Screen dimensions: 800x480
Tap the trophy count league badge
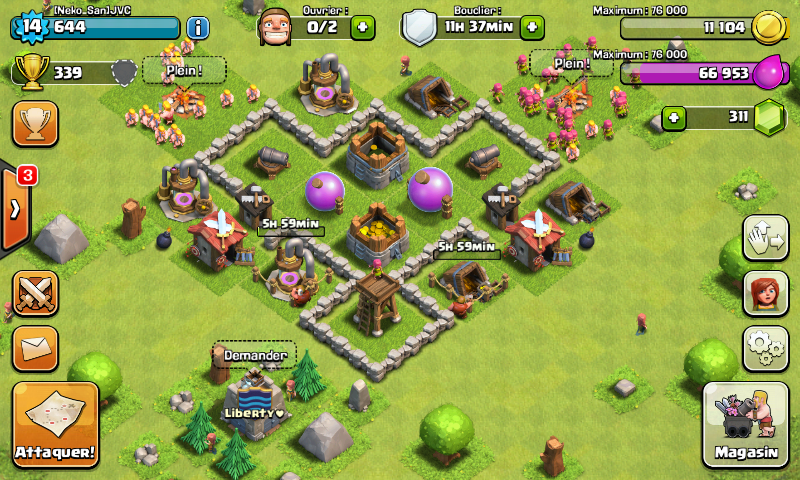[123, 72]
